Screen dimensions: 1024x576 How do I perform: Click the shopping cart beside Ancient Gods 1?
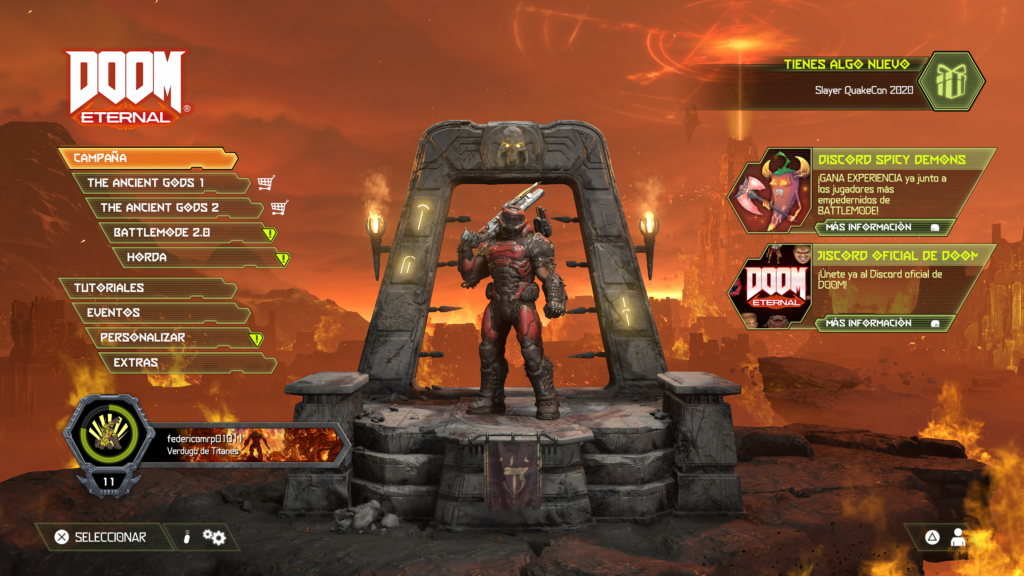point(265,183)
